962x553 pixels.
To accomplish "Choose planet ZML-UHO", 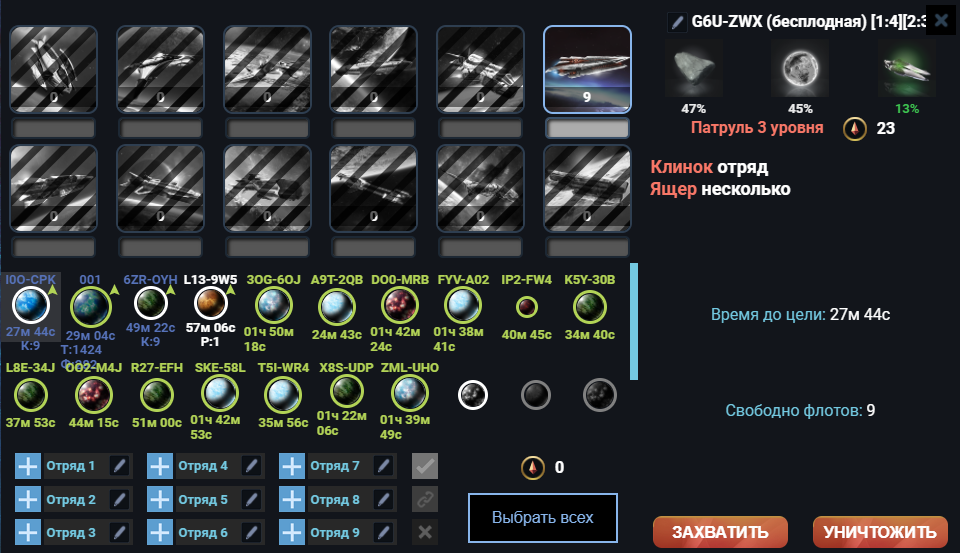I will (x=410, y=395).
